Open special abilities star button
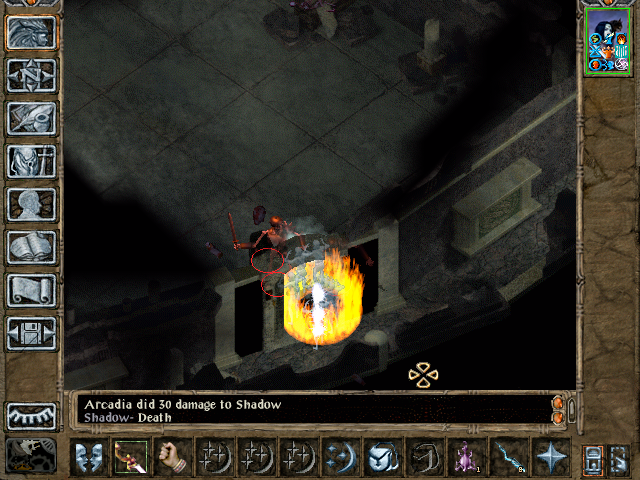640x480 pixels. click(550, 457)
